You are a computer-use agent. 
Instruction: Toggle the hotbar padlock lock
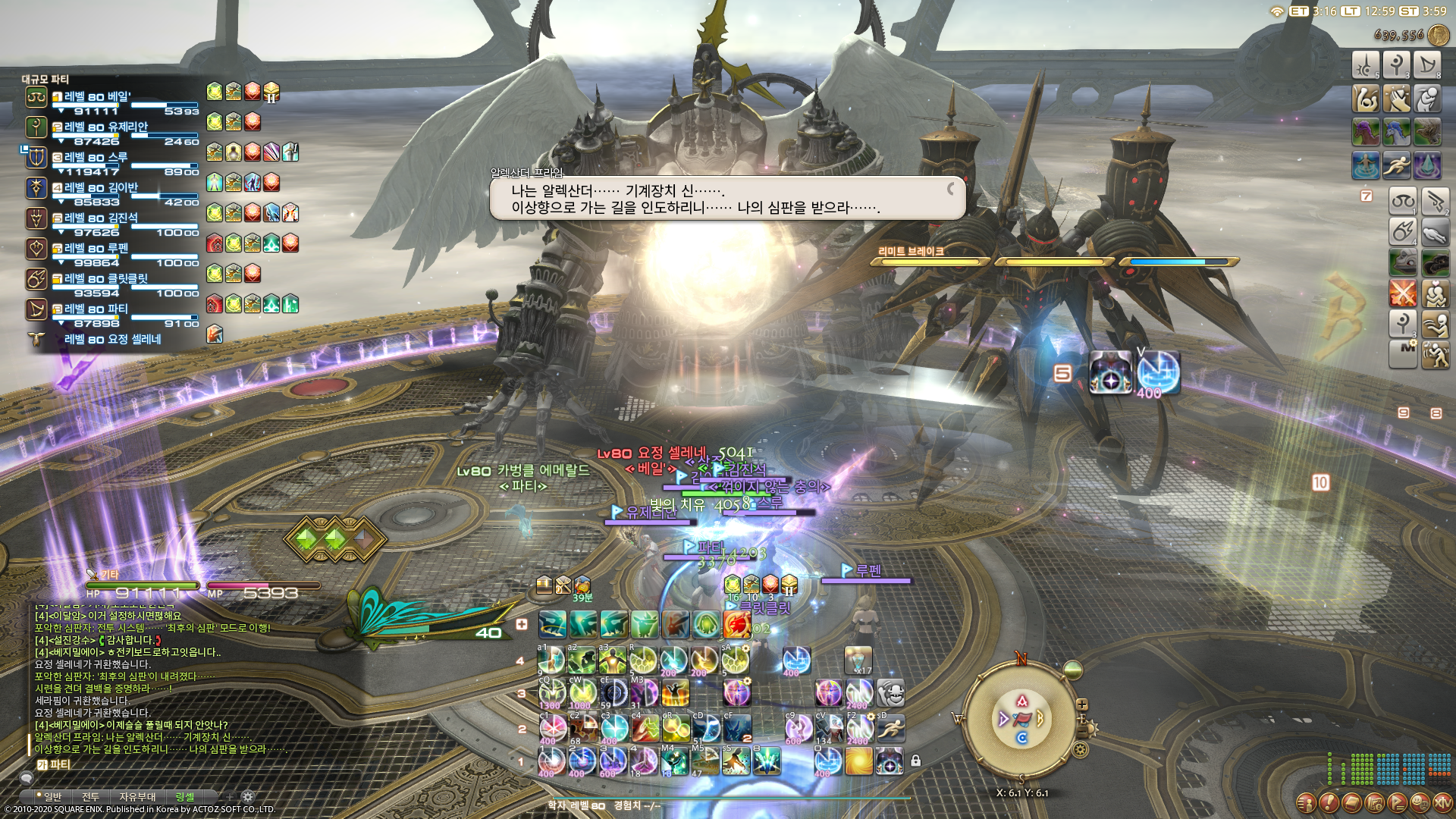point(915,761)
